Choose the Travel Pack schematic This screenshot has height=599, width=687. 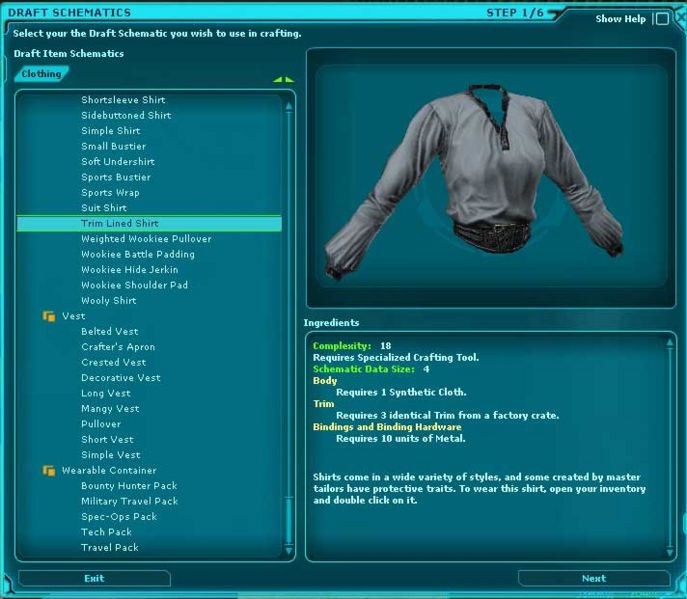[109, 548]
